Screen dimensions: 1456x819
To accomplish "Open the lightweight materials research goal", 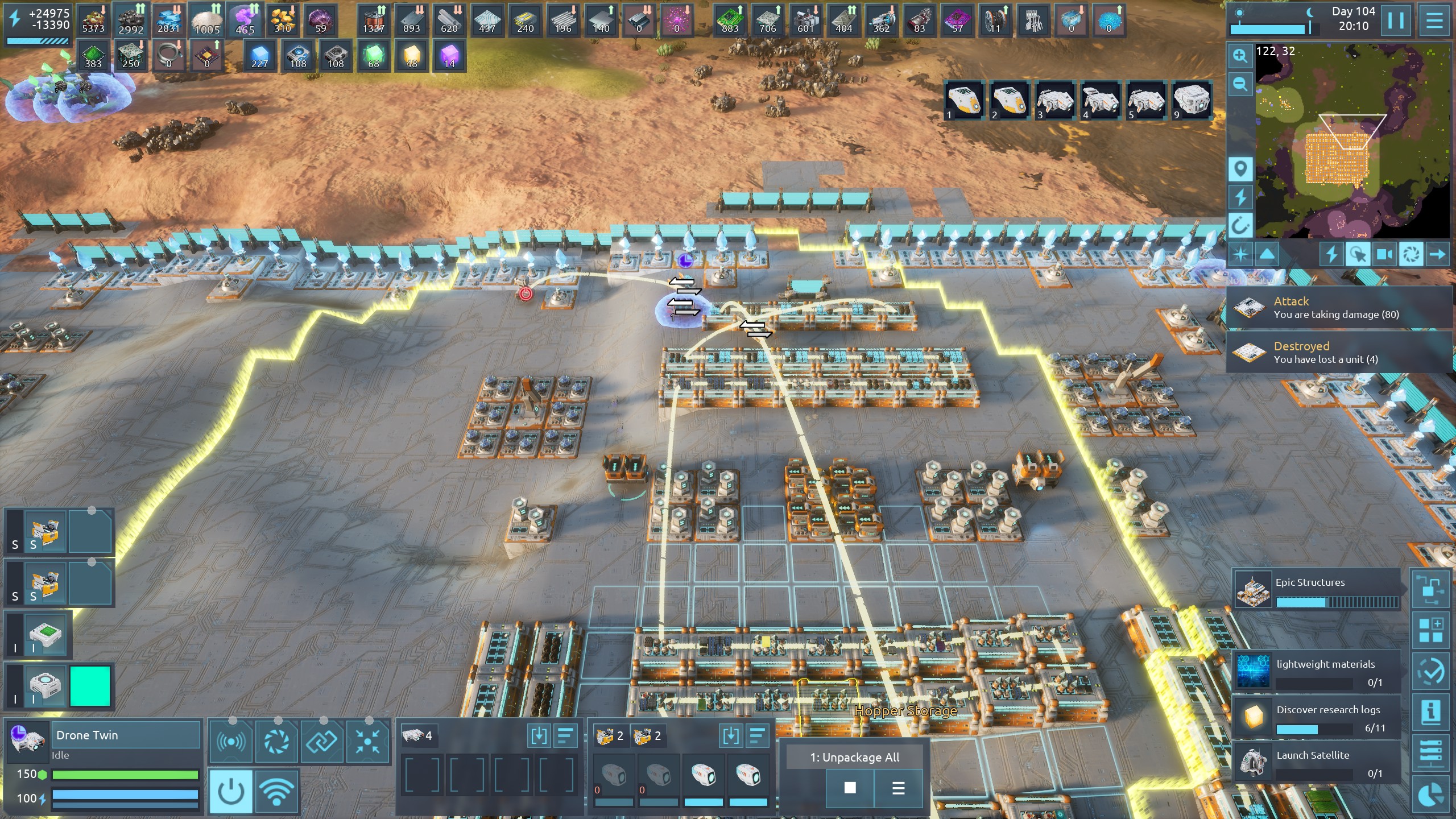I will coord(1316,672).
